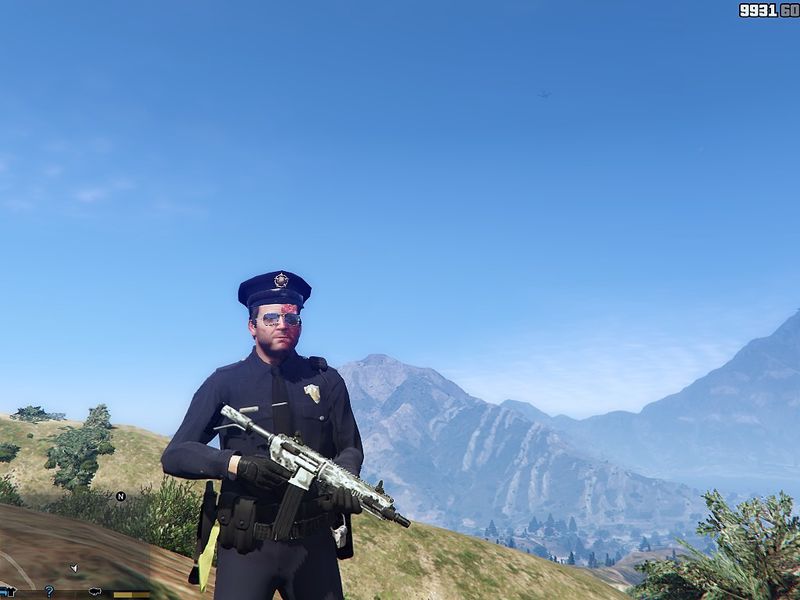Click the north compass marker on the minimap
The height and width of the screenshot is (600, 800).
121,496
